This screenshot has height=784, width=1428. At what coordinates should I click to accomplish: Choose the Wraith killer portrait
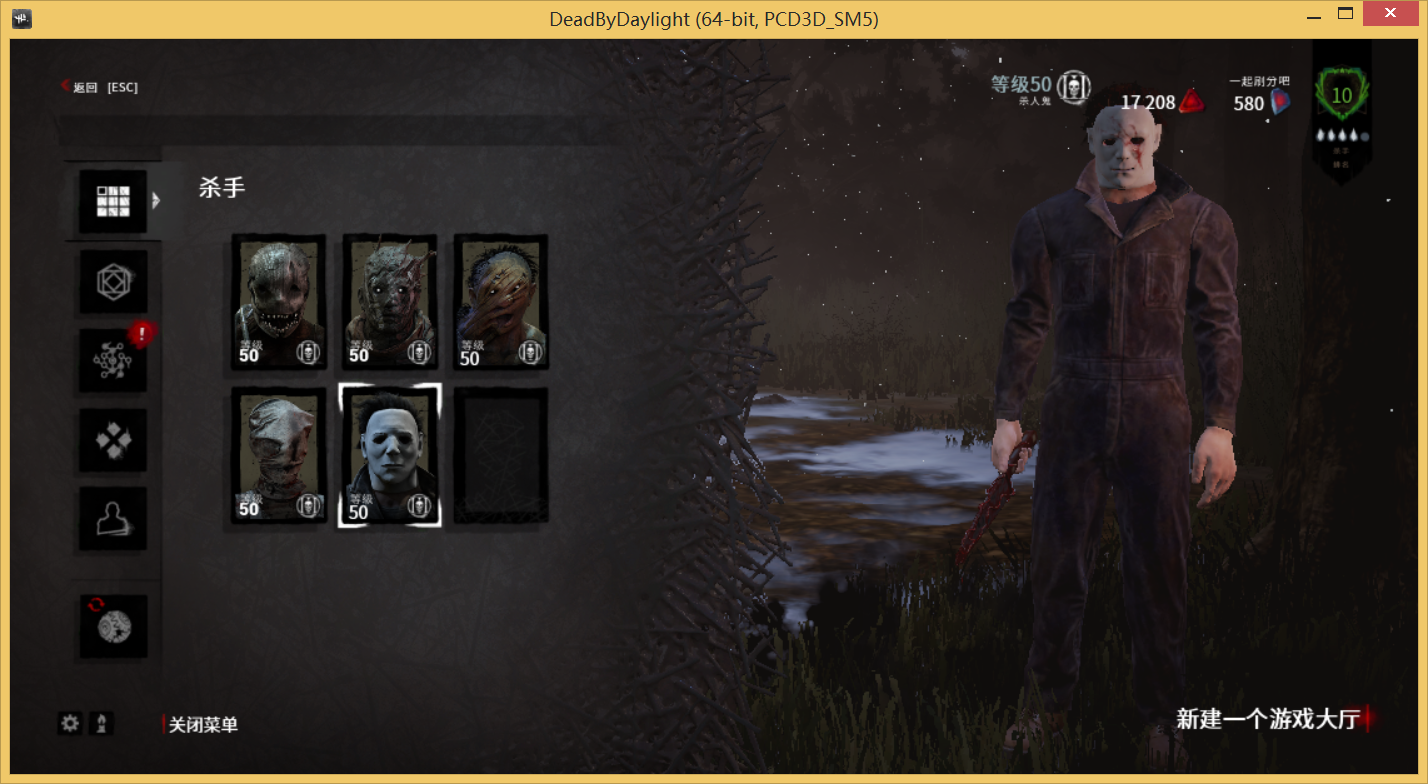(x=390, y=301)
